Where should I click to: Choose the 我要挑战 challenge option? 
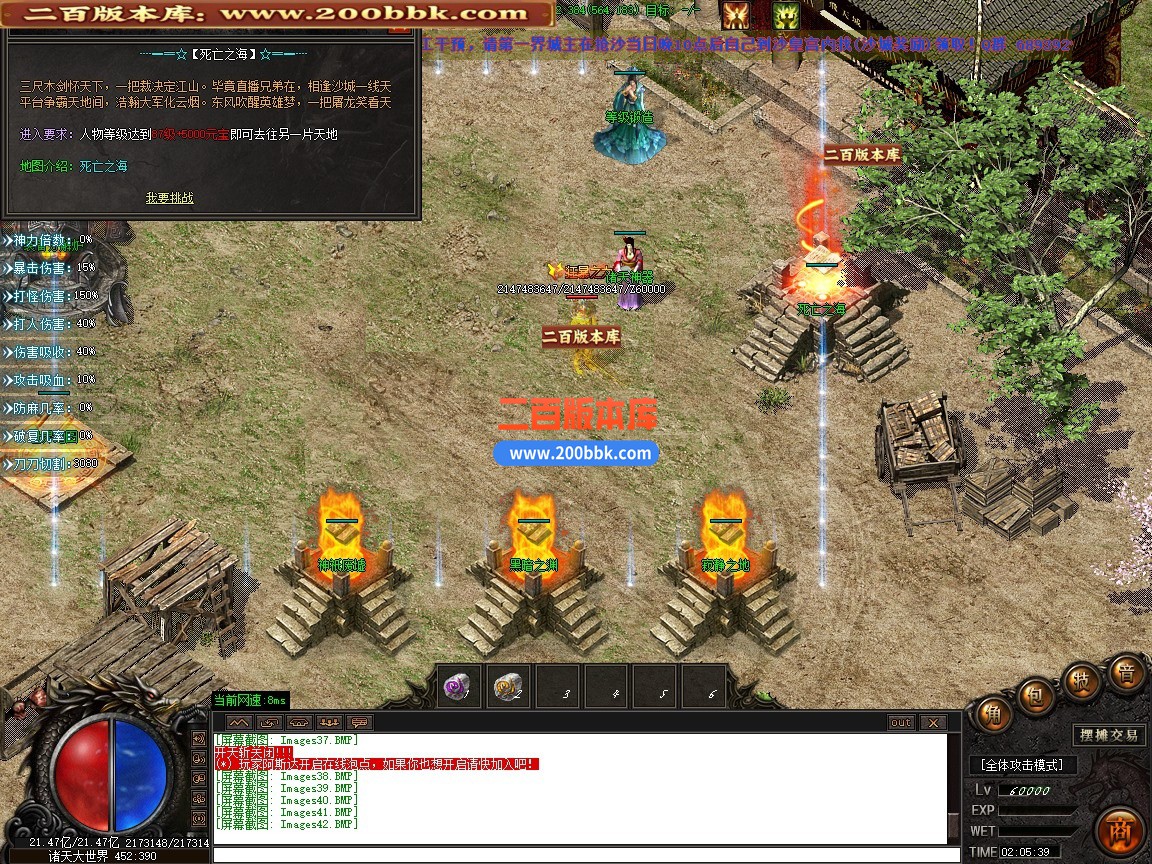(x=169, y=198)
